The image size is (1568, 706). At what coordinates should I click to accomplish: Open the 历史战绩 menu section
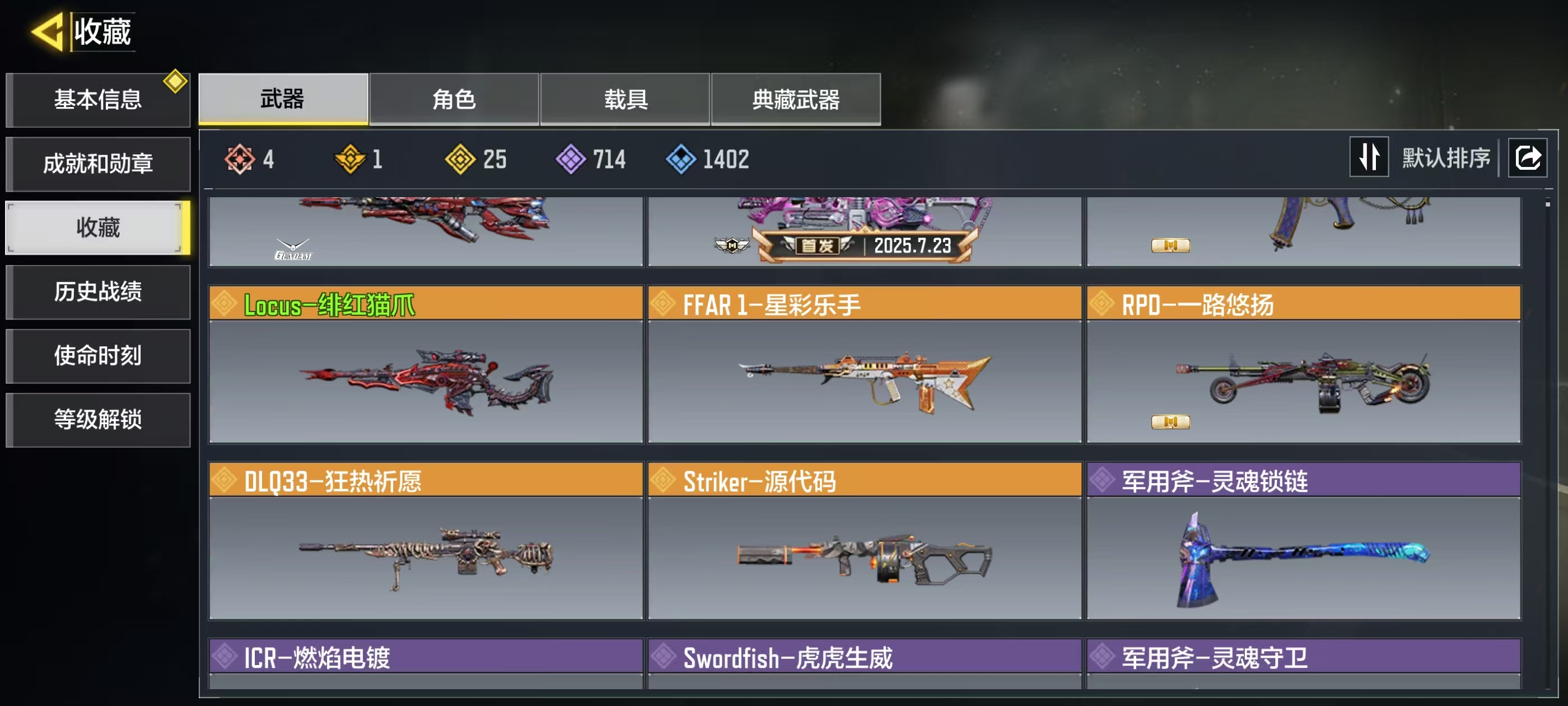click(97, 291)
